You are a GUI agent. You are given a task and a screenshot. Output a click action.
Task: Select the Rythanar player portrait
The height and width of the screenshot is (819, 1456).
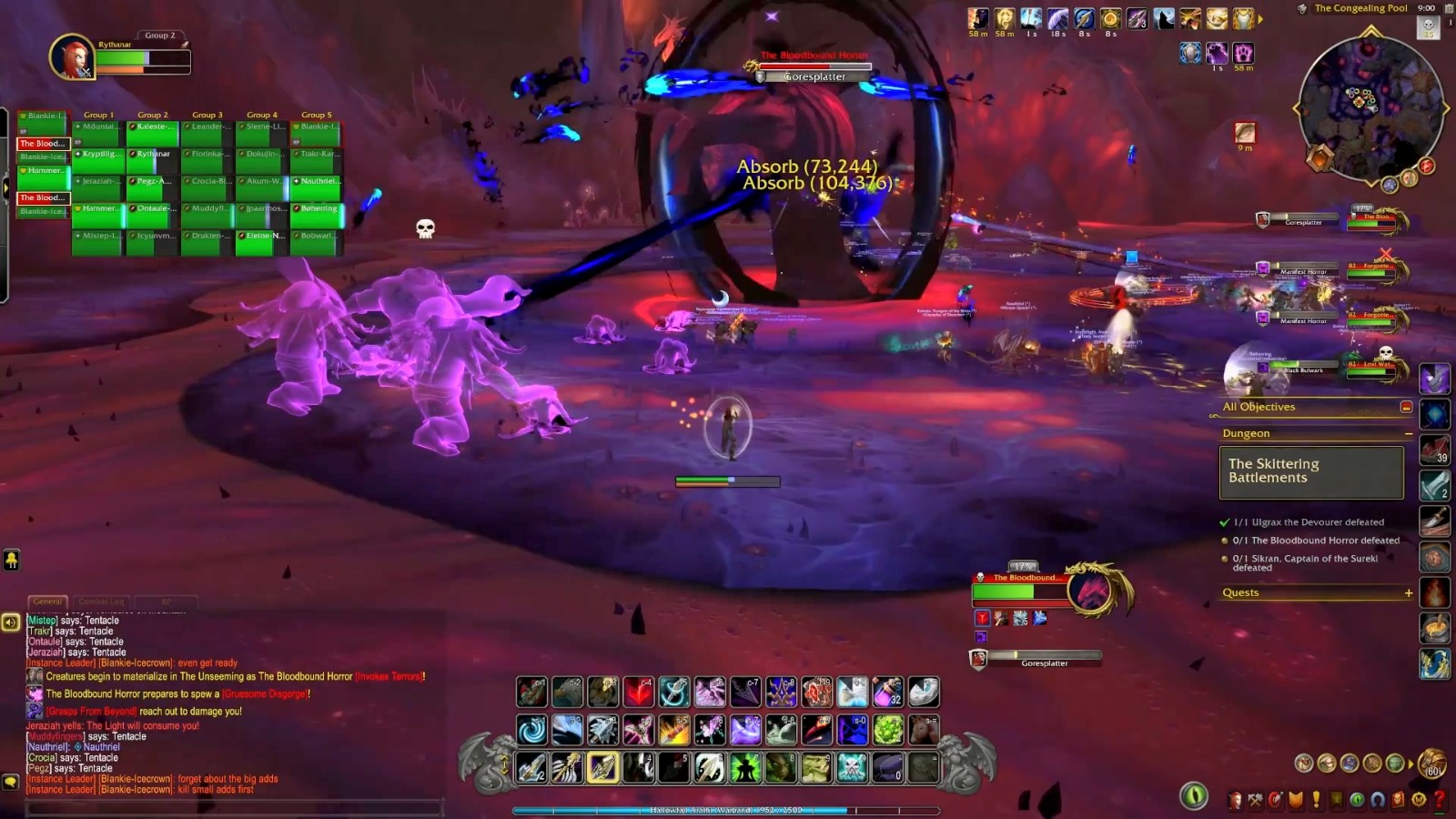pos(71,58)
